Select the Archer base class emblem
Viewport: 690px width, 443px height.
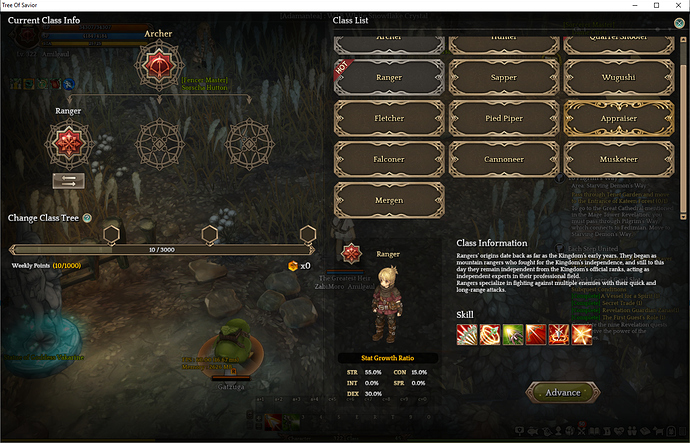click(x=158, y=66)
